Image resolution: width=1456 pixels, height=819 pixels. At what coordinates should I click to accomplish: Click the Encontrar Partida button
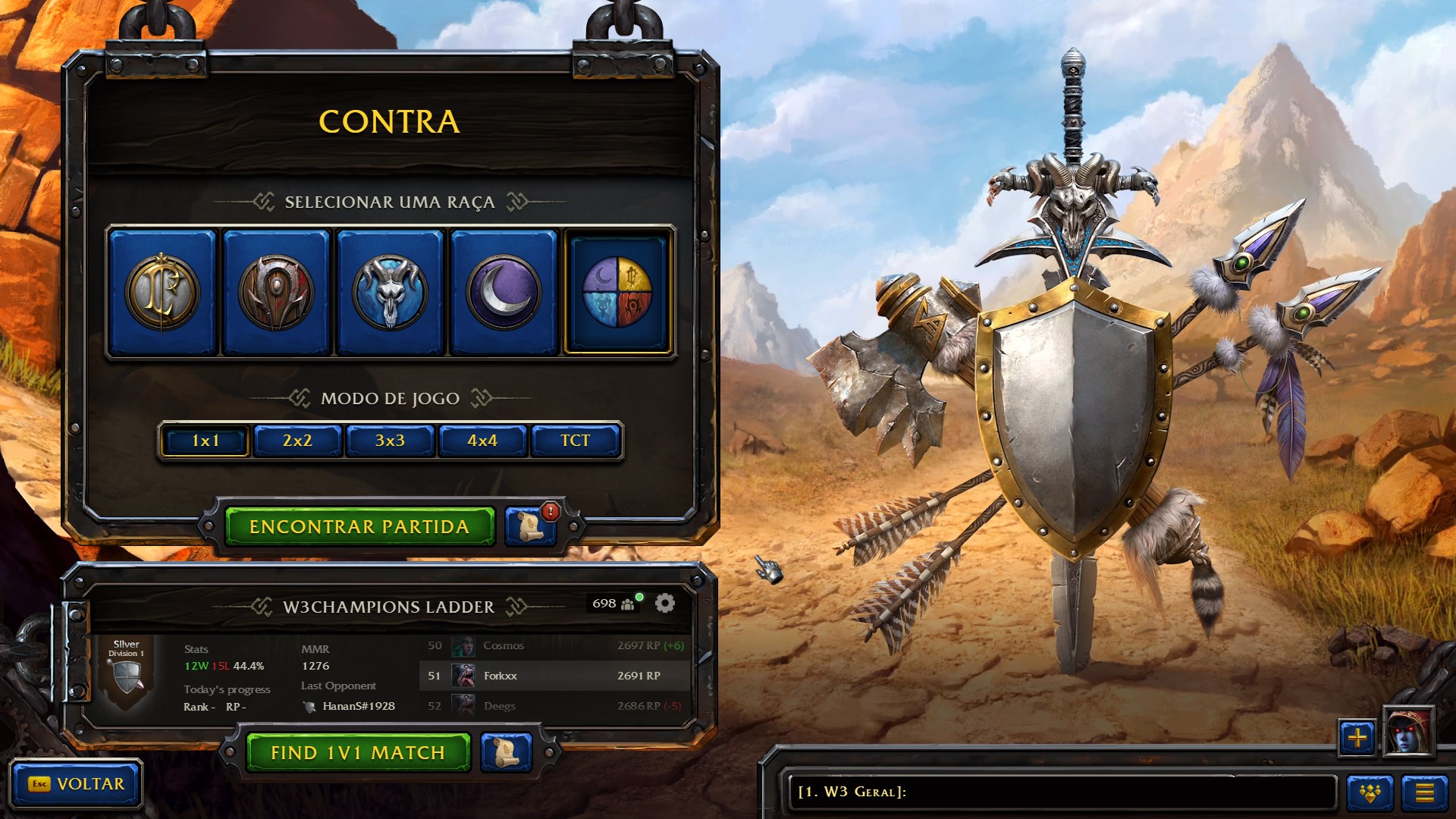[360, 526]
